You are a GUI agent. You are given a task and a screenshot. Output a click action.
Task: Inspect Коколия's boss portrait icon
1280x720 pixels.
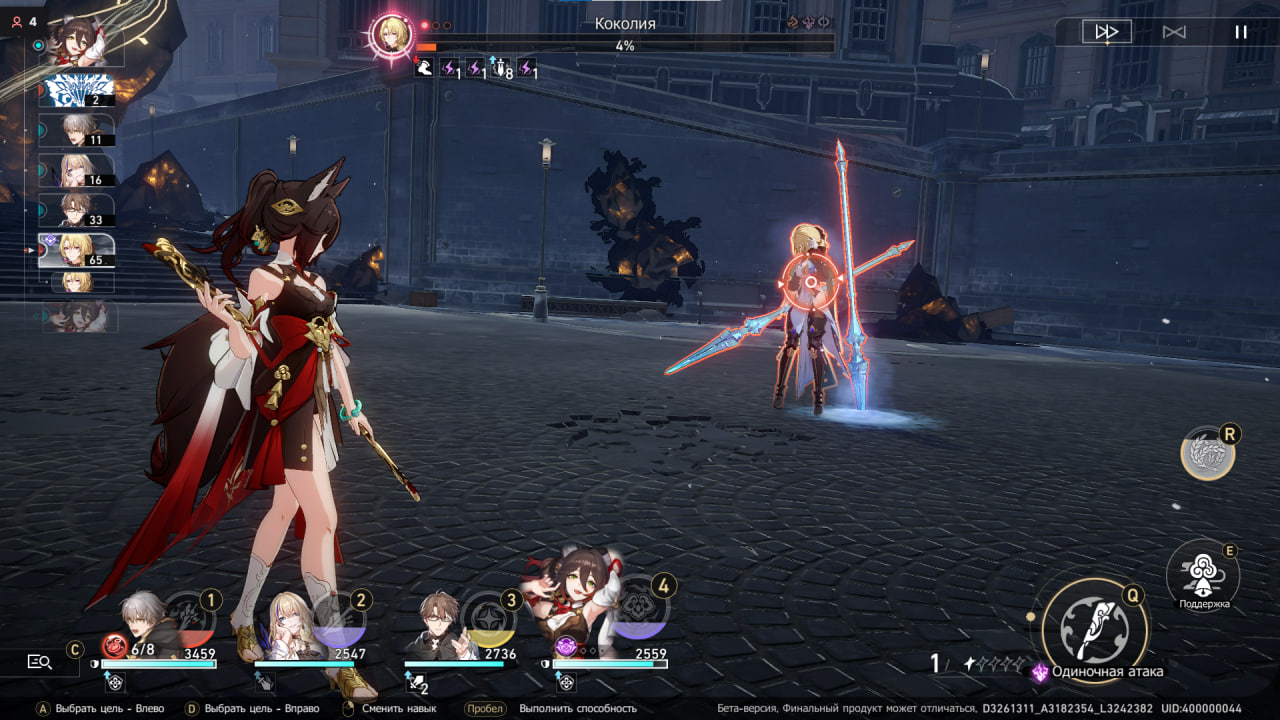pyautogui.click(x=391, y=35)
